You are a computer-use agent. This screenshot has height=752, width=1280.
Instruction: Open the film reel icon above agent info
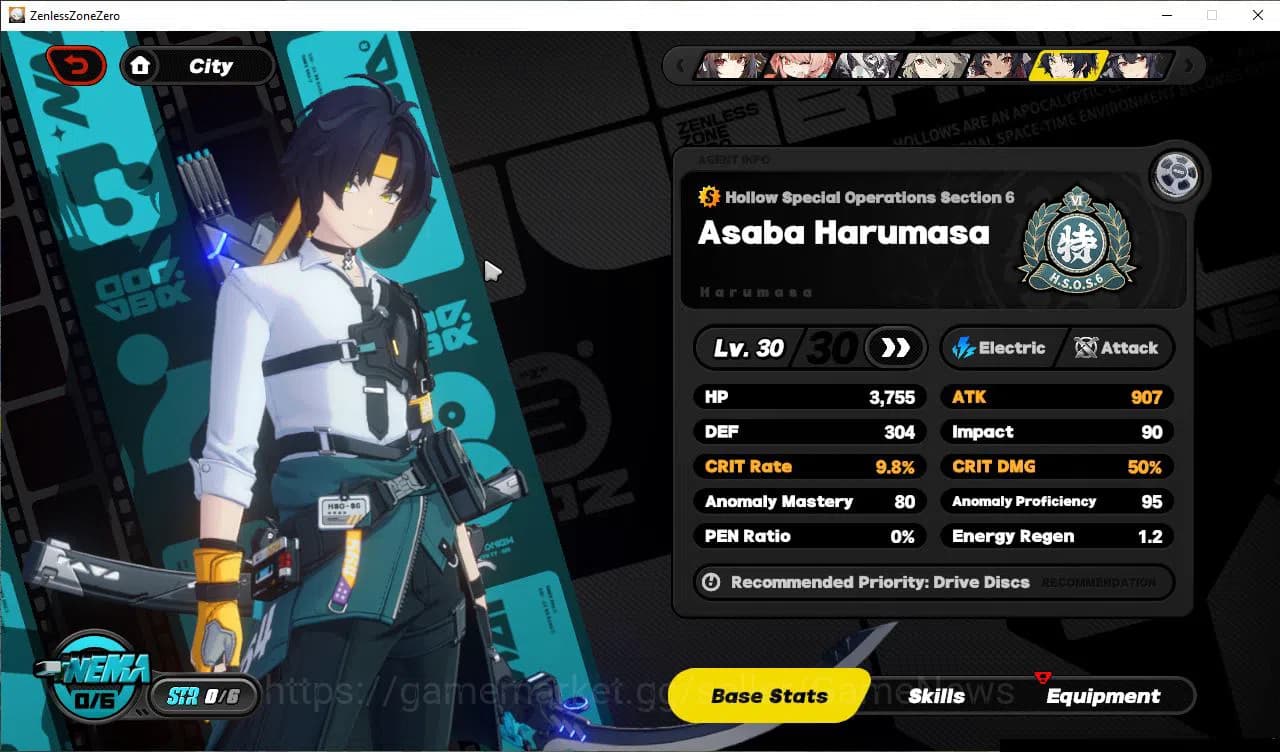point(1177,174)
